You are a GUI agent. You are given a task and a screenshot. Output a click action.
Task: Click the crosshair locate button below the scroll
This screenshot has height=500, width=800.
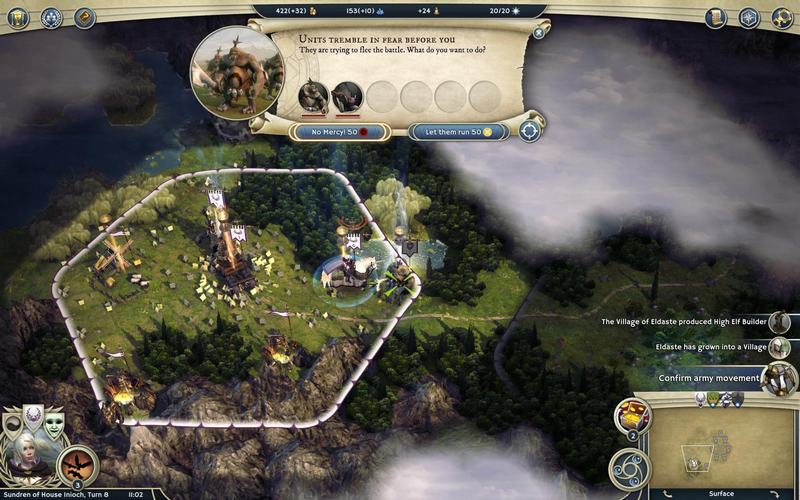tap(530, 130)
